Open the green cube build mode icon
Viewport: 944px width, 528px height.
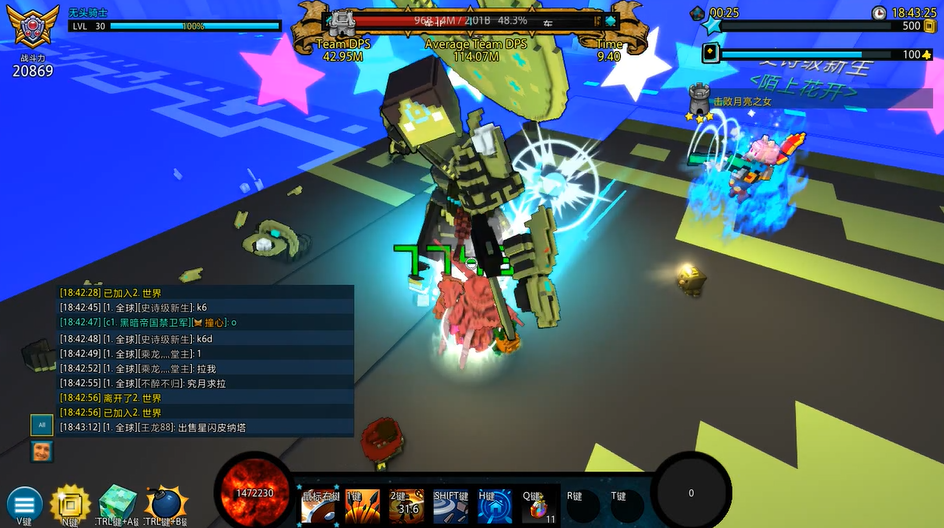117,504
